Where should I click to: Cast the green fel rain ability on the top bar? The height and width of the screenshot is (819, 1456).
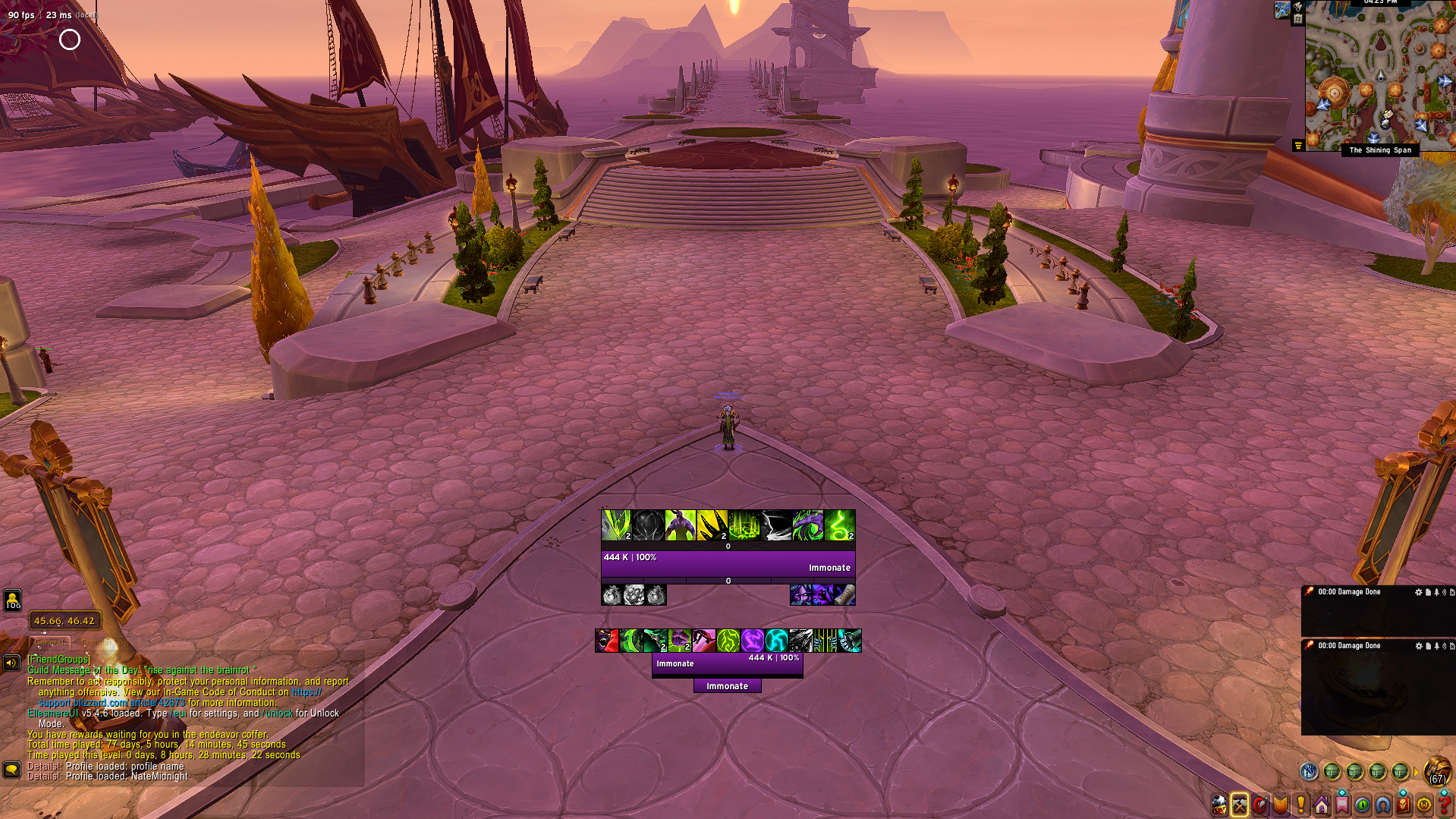tap(743, 525)
